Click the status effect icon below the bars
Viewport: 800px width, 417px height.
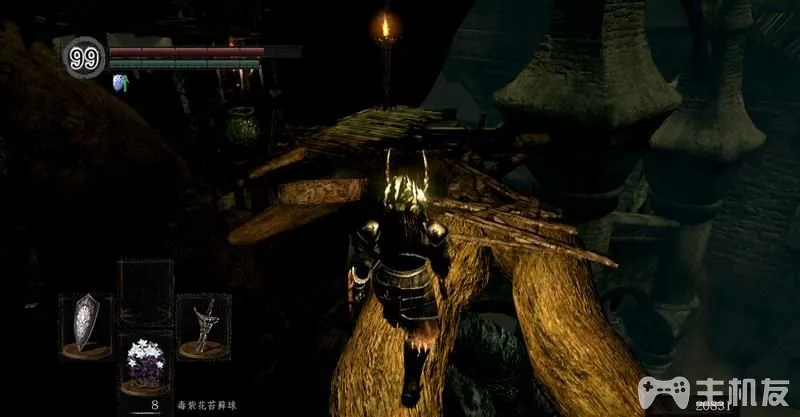(x=121, y=82)
